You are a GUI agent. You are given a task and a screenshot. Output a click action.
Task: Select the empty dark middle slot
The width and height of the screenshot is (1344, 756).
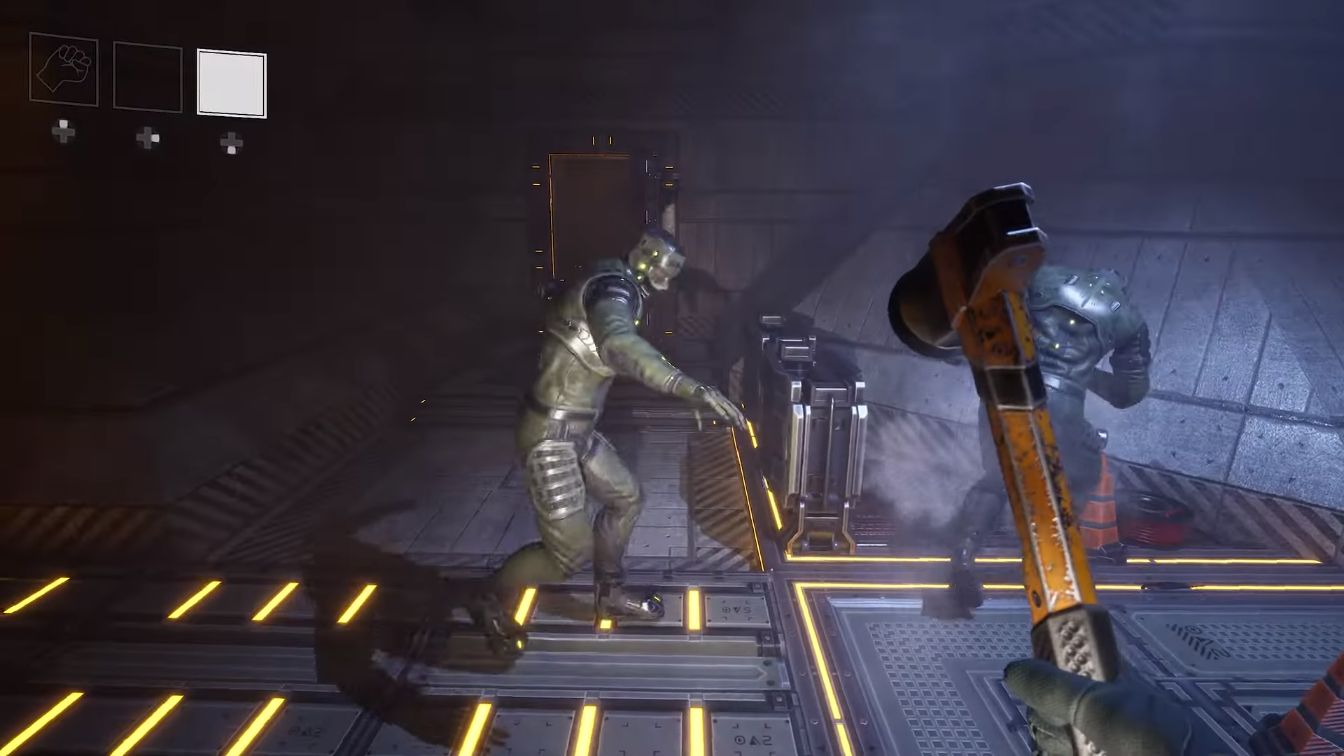[x=148, y=76]
